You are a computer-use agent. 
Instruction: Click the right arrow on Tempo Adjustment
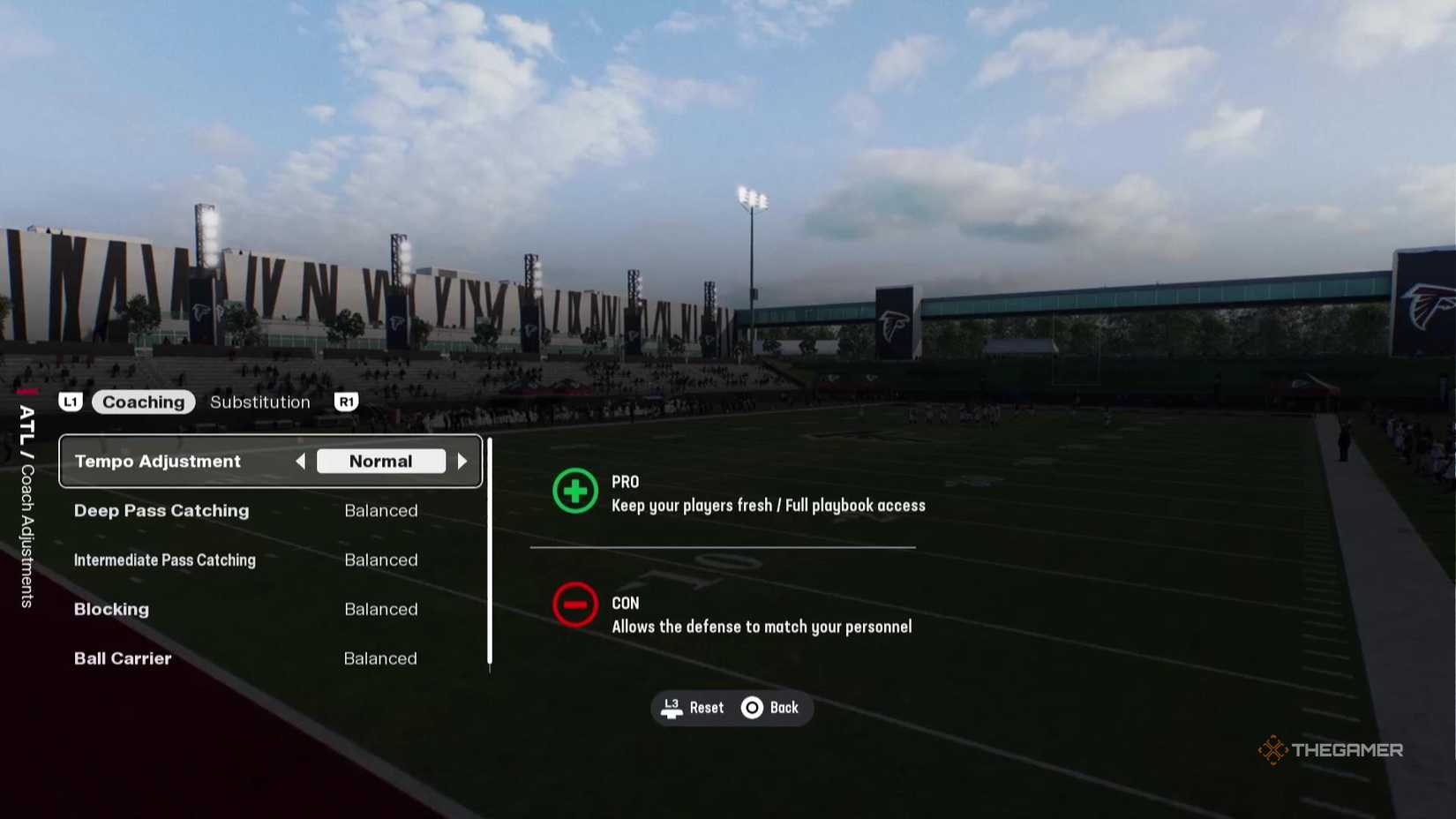tap(463, 461)
